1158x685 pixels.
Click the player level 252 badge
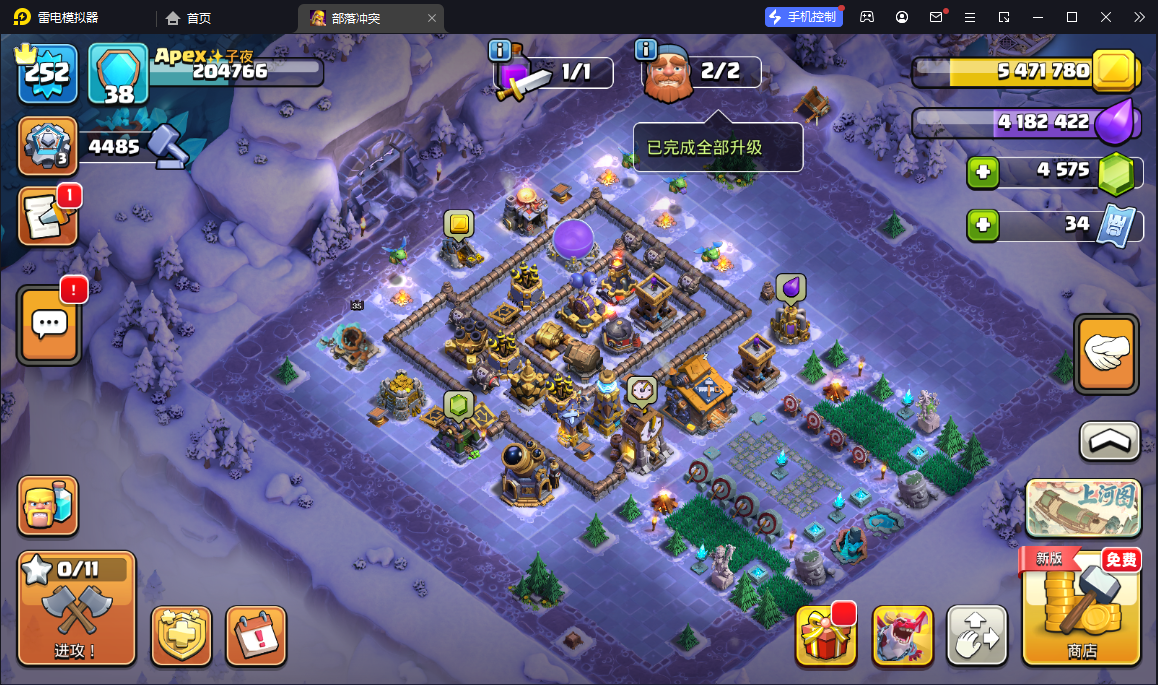[x=48, y=73]
